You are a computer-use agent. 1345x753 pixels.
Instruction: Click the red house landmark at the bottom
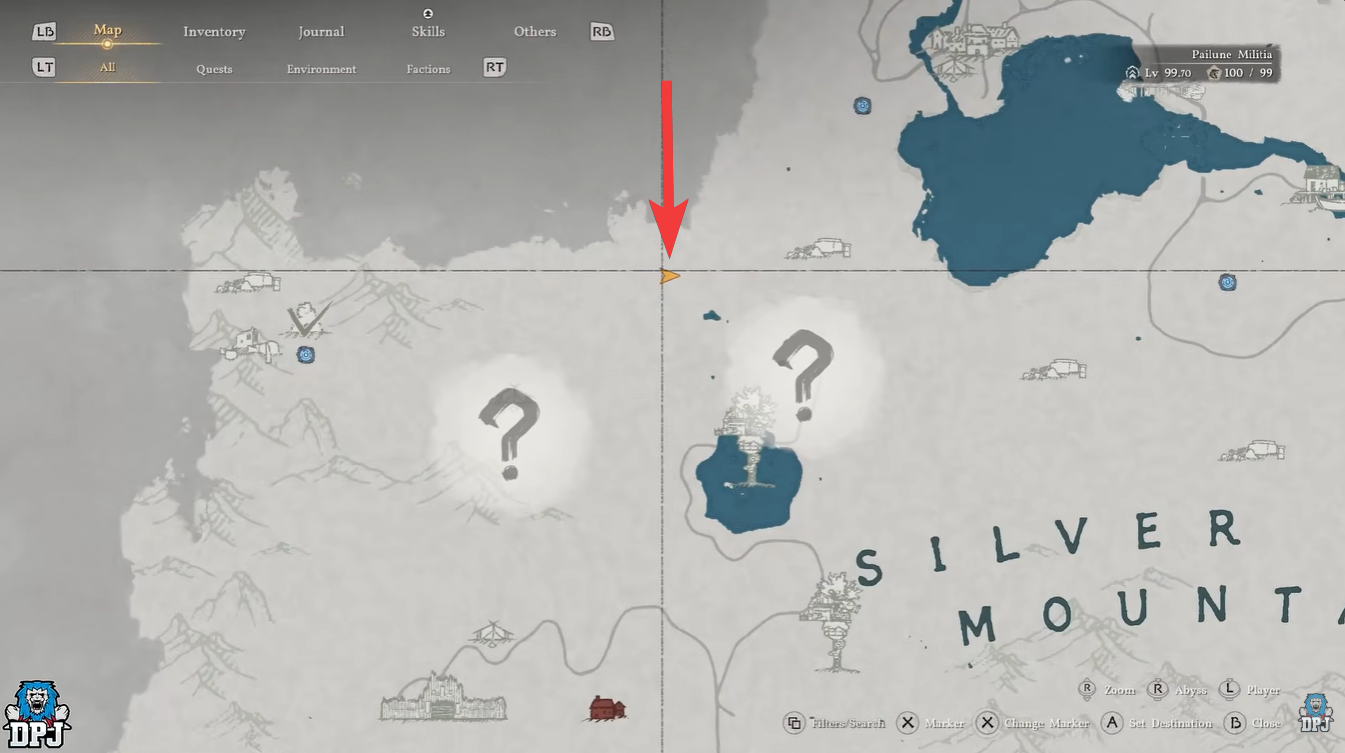(607, 710)
